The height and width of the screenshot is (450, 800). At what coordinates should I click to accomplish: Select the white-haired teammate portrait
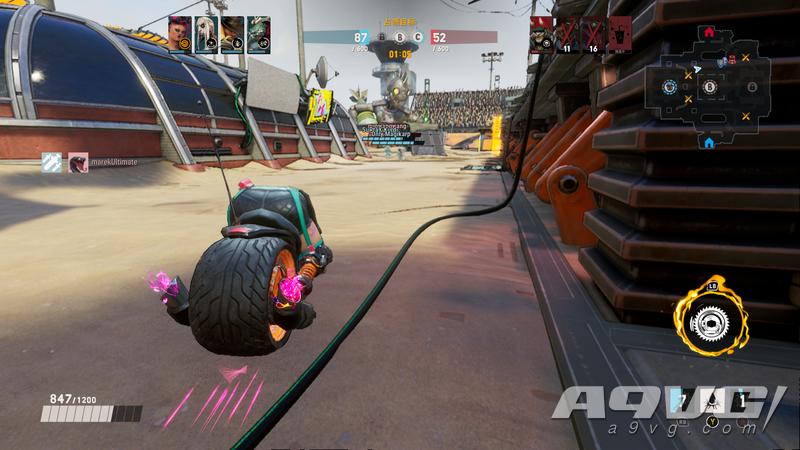(206, 34)
